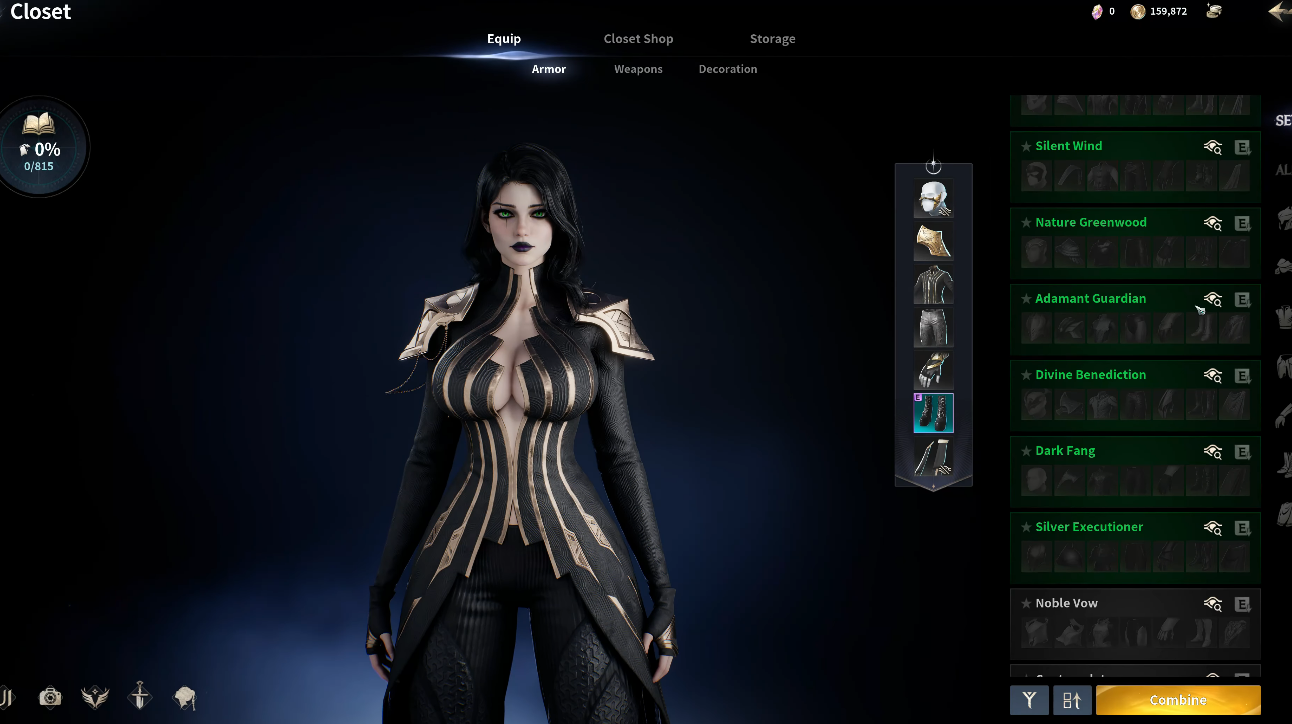Viewport: 1292px width, 724px height.
Task: Open the camera photo mode icon
Action: coord(50,697)
